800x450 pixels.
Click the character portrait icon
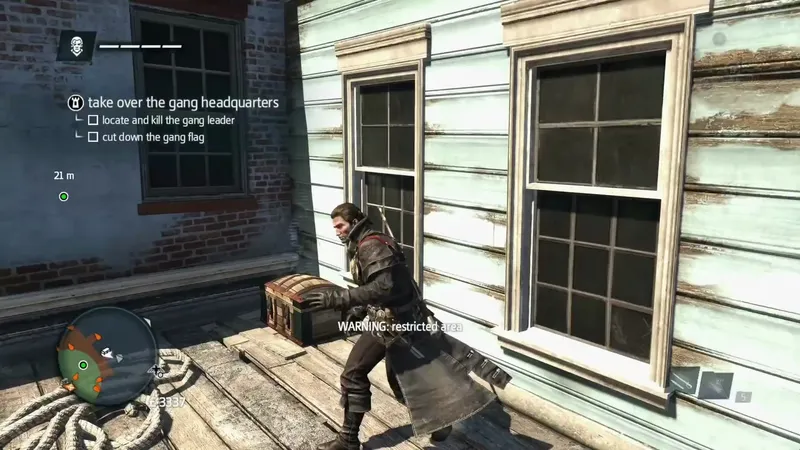(x=76, y=46)
